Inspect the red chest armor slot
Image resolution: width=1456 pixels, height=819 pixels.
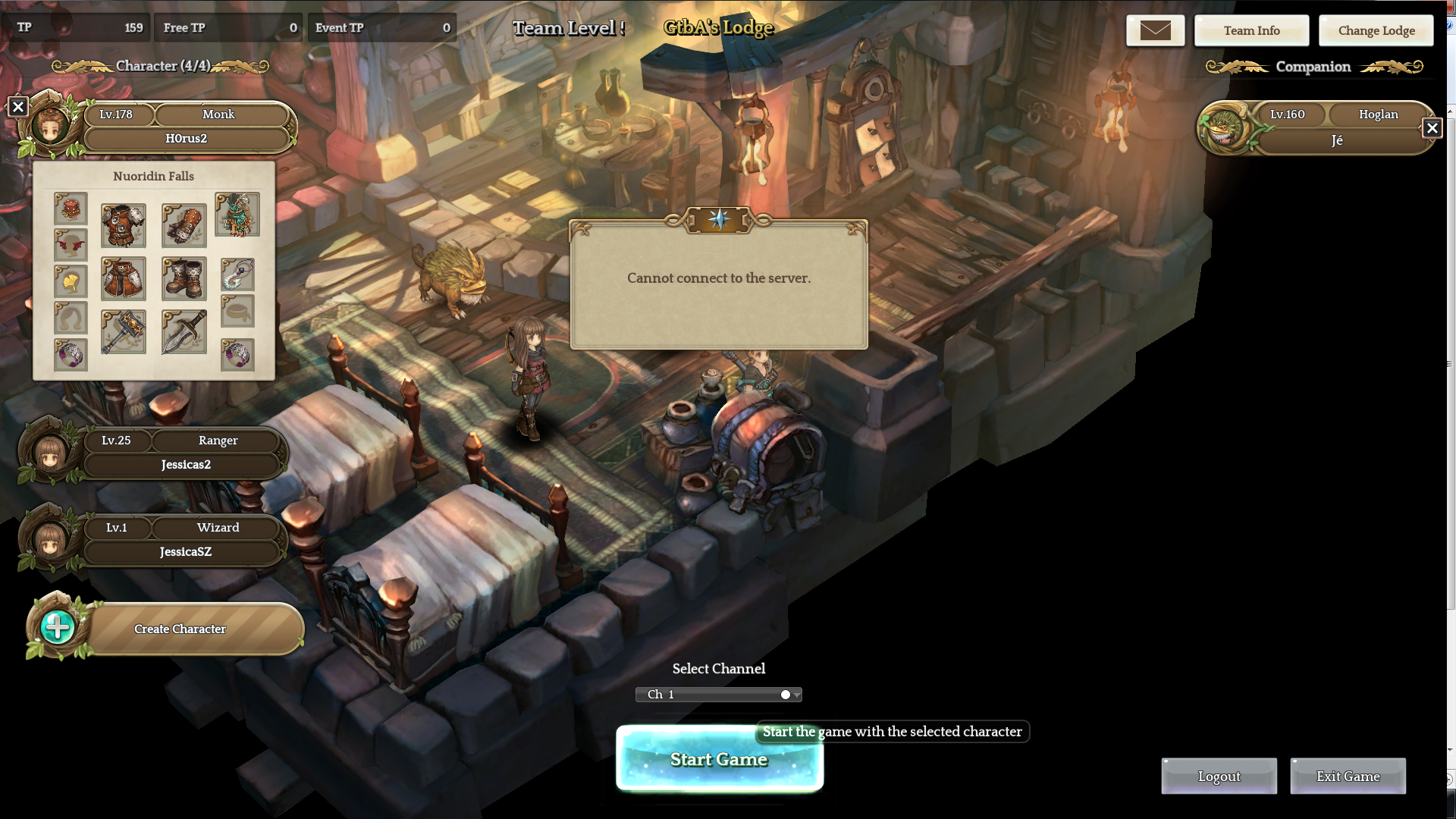[124, 225]
